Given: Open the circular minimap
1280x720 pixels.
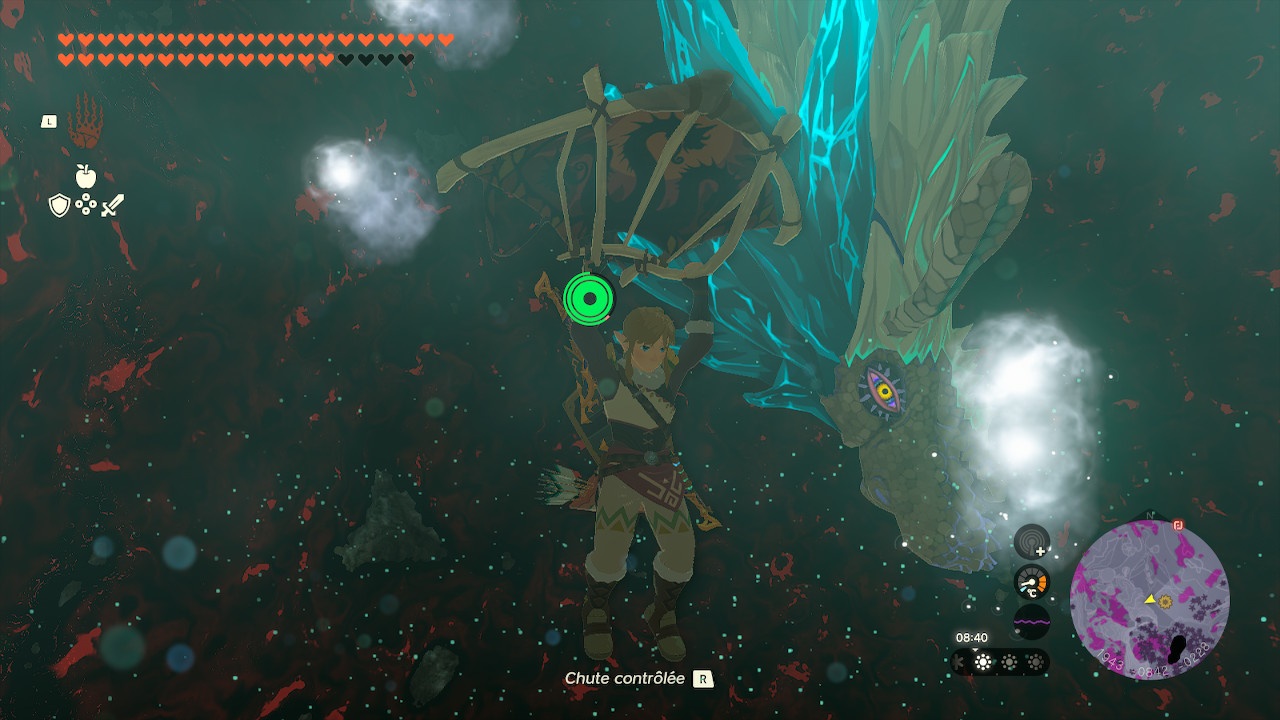Looking at the screenshot, I should (x=1149, y=600).
